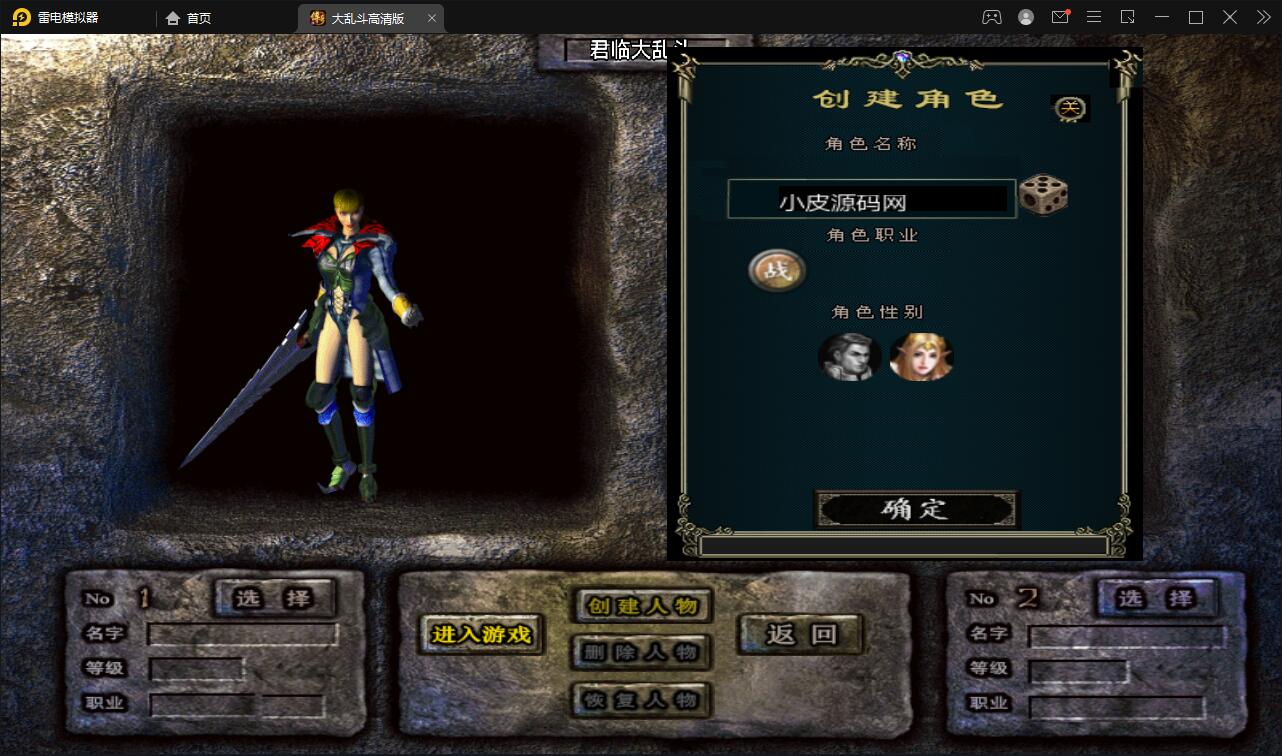Click the screen-resize icon in the title bar

point(1128,17)
